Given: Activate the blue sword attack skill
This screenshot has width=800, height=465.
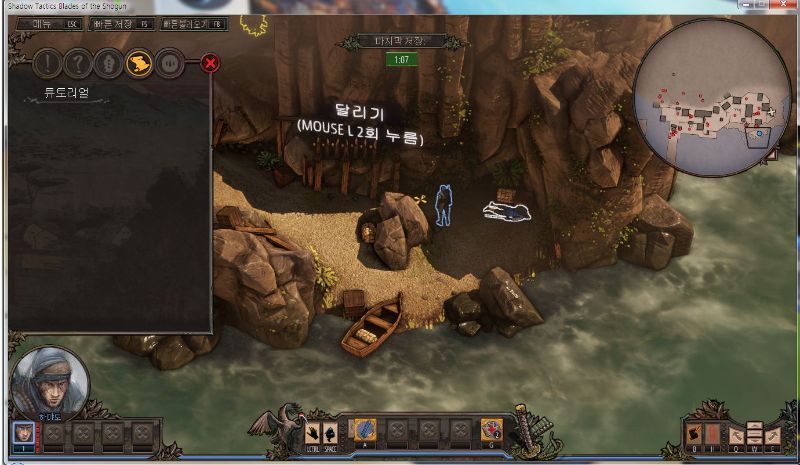Looking at the screenshot, I should [364, 430].
